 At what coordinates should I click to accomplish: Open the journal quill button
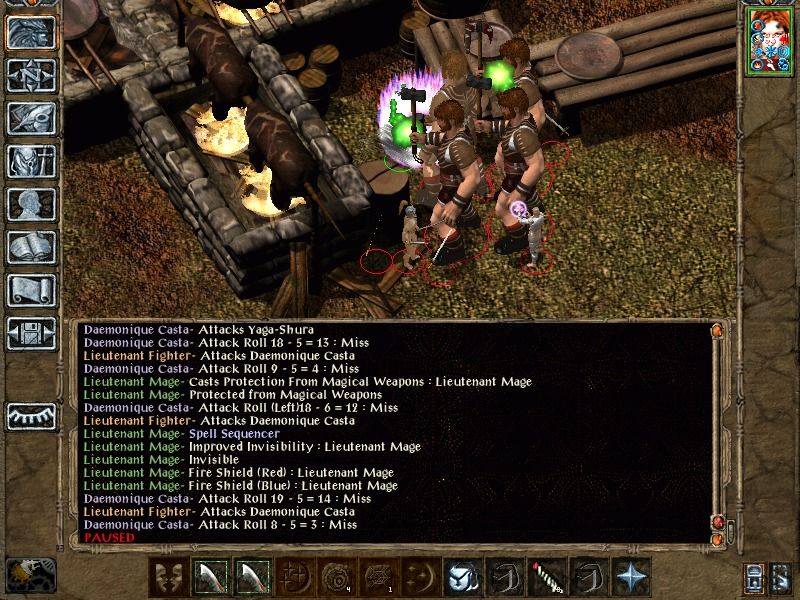(29, 119)
